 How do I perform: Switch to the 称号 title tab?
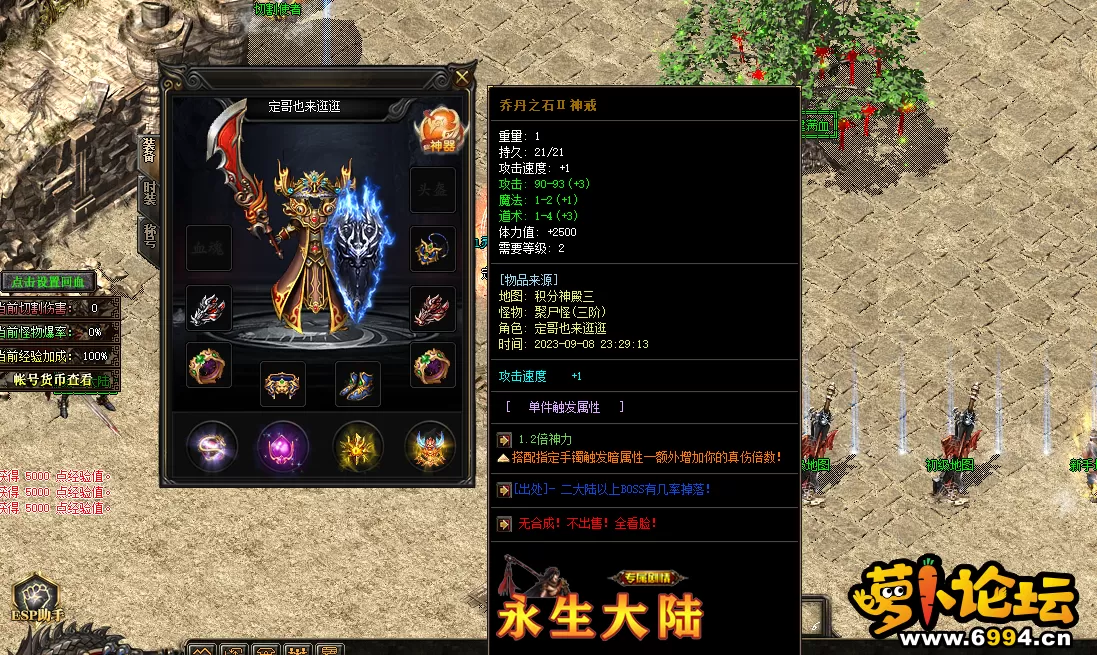pos(148,236)
